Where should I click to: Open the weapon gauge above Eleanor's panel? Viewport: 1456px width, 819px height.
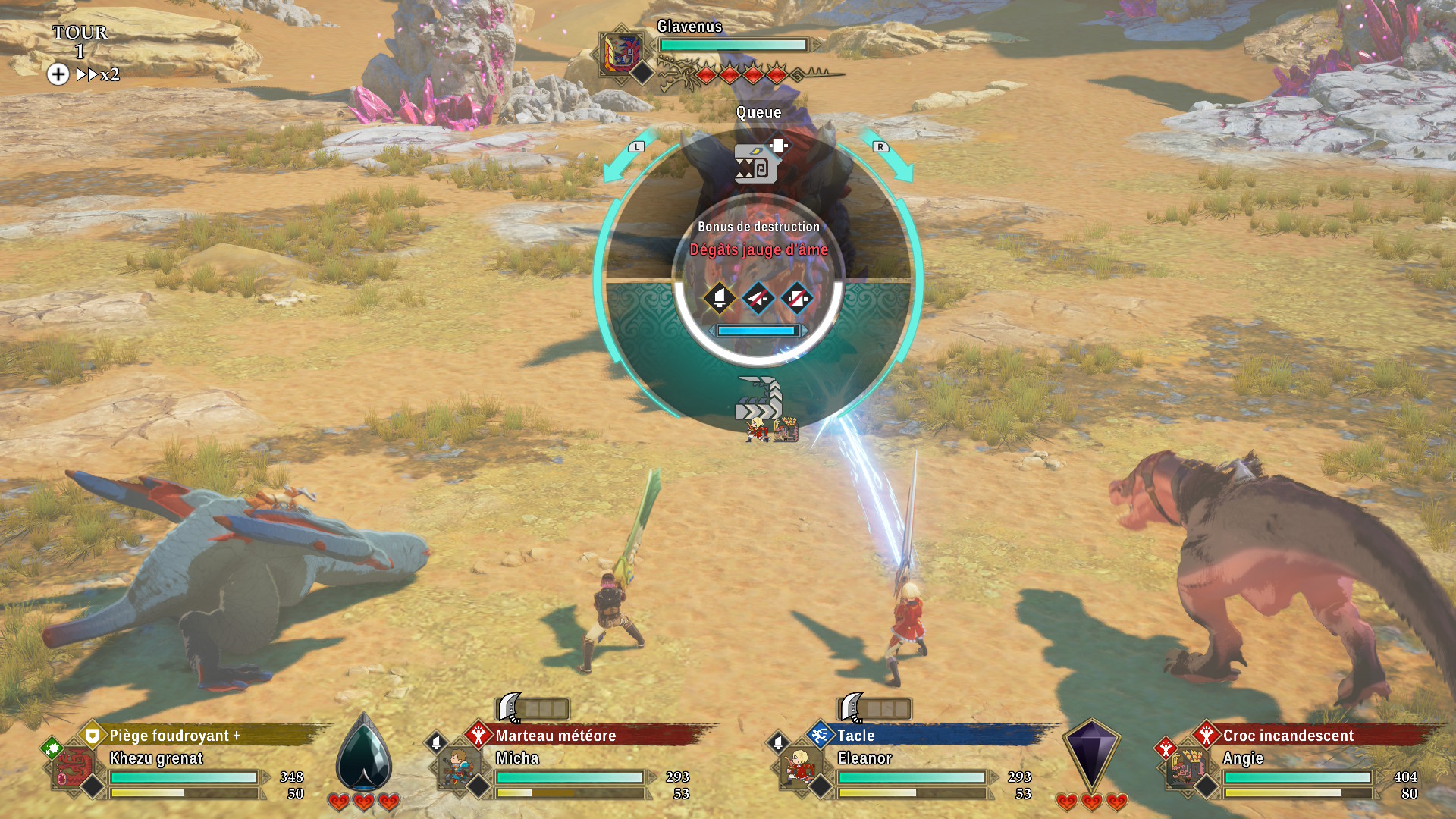[874, 709]
